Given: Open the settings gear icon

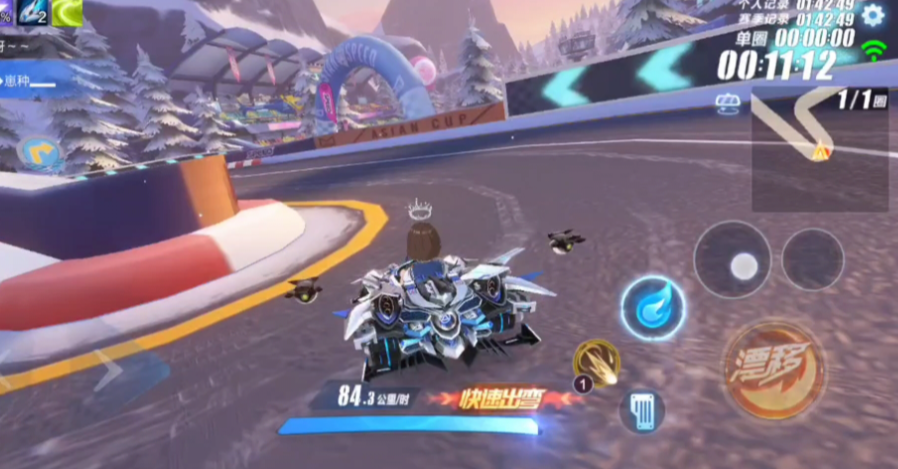Looking at the screenshot, I should 873,15.
